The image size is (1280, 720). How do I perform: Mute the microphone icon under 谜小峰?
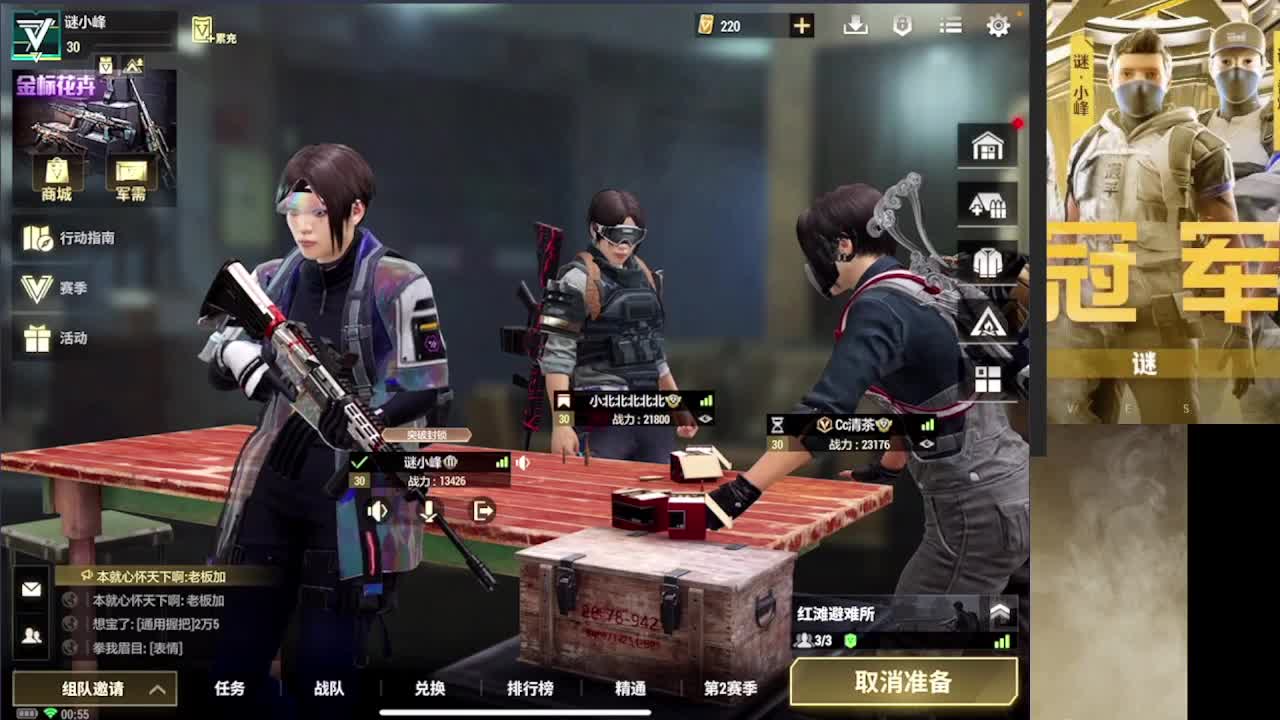(x=428, y=510)
